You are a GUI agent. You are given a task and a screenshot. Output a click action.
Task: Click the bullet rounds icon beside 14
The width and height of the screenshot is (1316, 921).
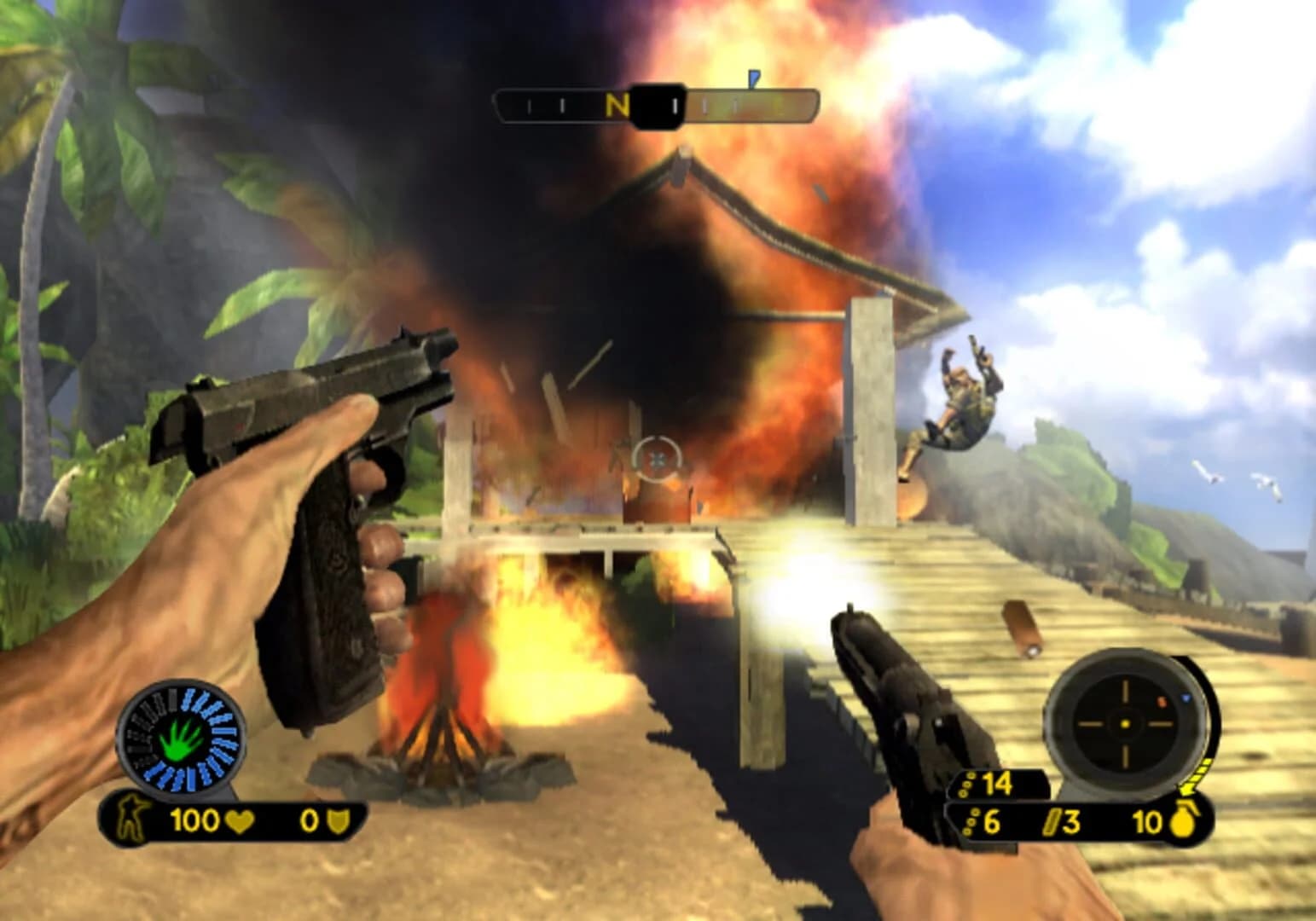click(965, 785)
